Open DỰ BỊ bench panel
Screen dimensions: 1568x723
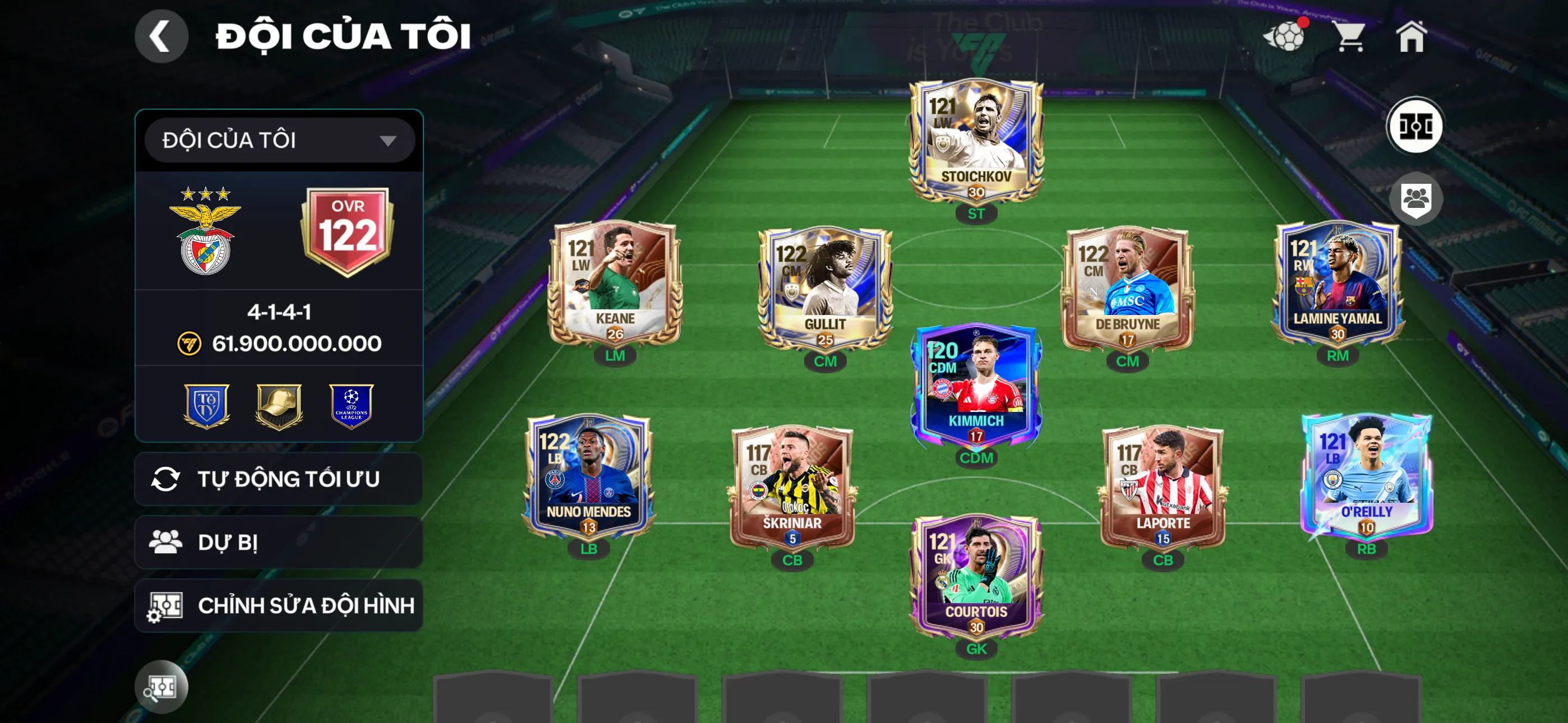tap(279, 543)
